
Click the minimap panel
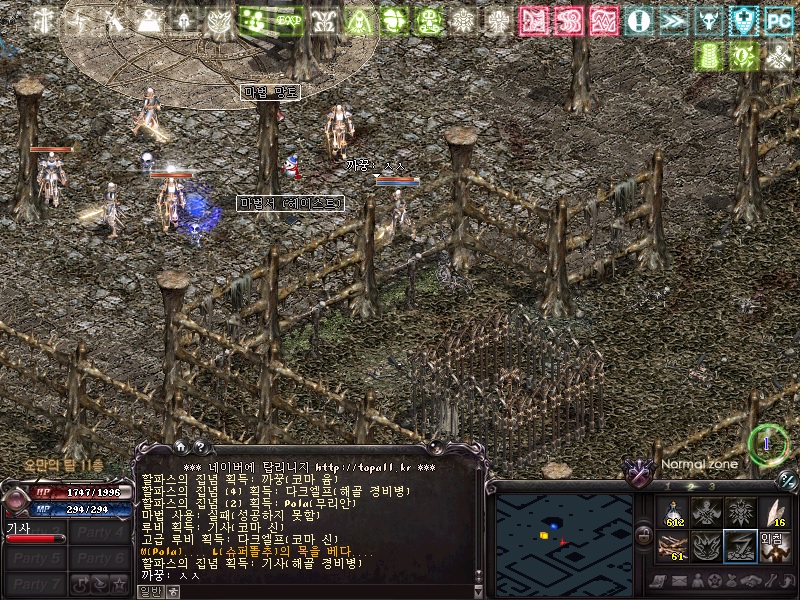point(564,539)
